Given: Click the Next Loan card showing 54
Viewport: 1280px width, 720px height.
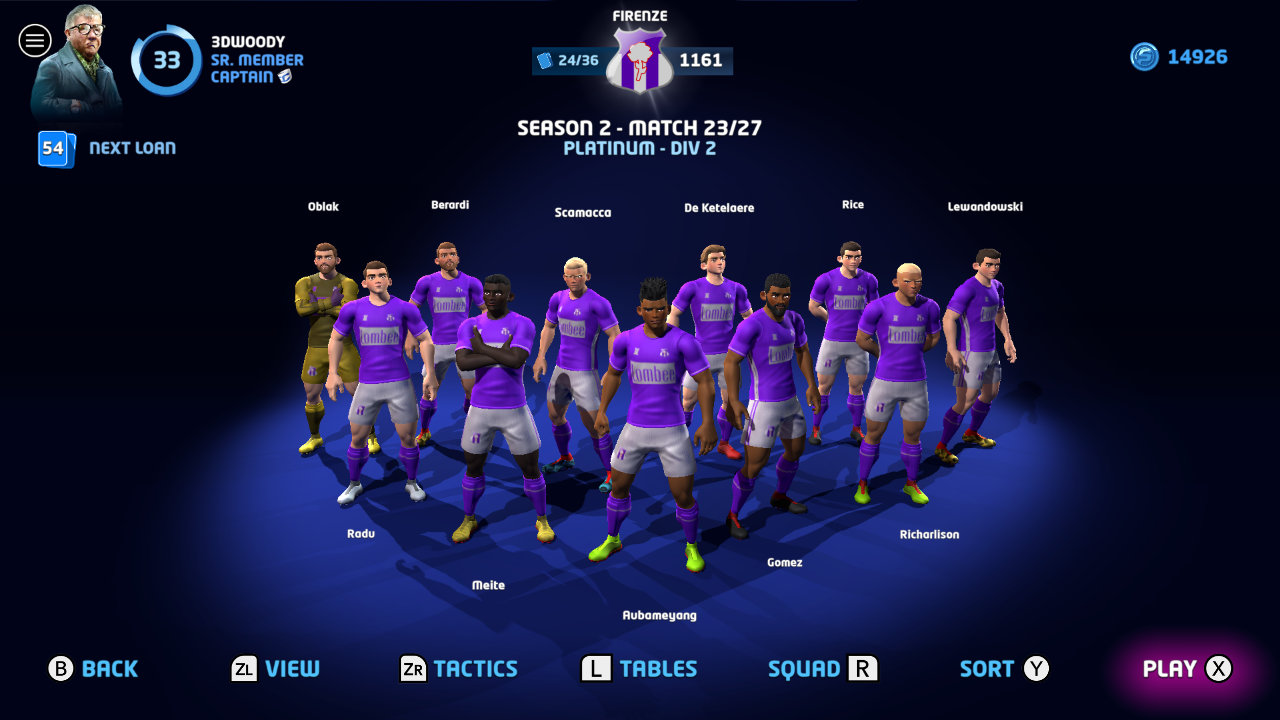Looking at the screenshot, I should (x=54, y=149).
